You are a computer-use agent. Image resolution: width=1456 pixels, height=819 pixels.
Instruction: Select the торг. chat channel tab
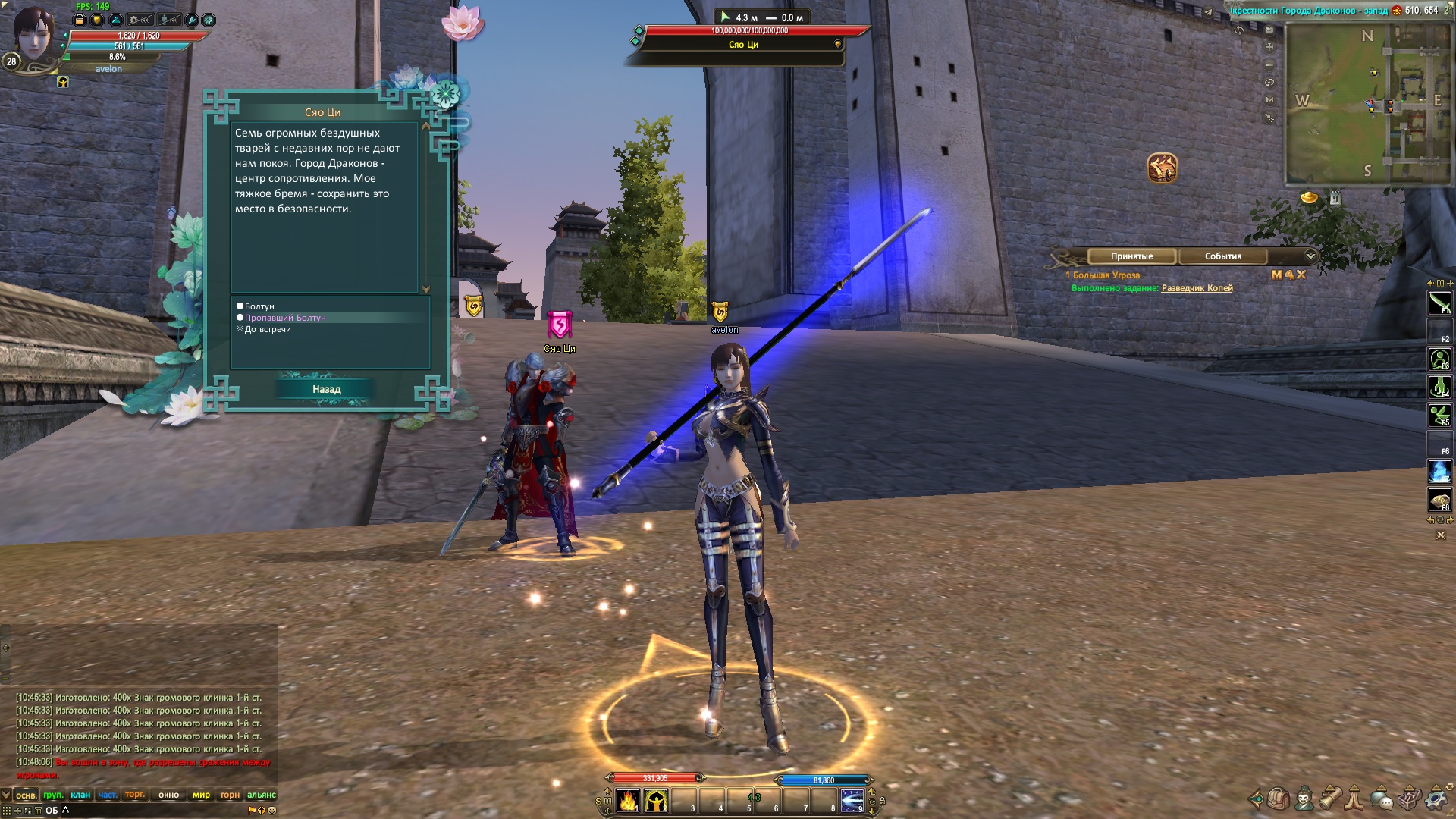click(x=135, y=795)
